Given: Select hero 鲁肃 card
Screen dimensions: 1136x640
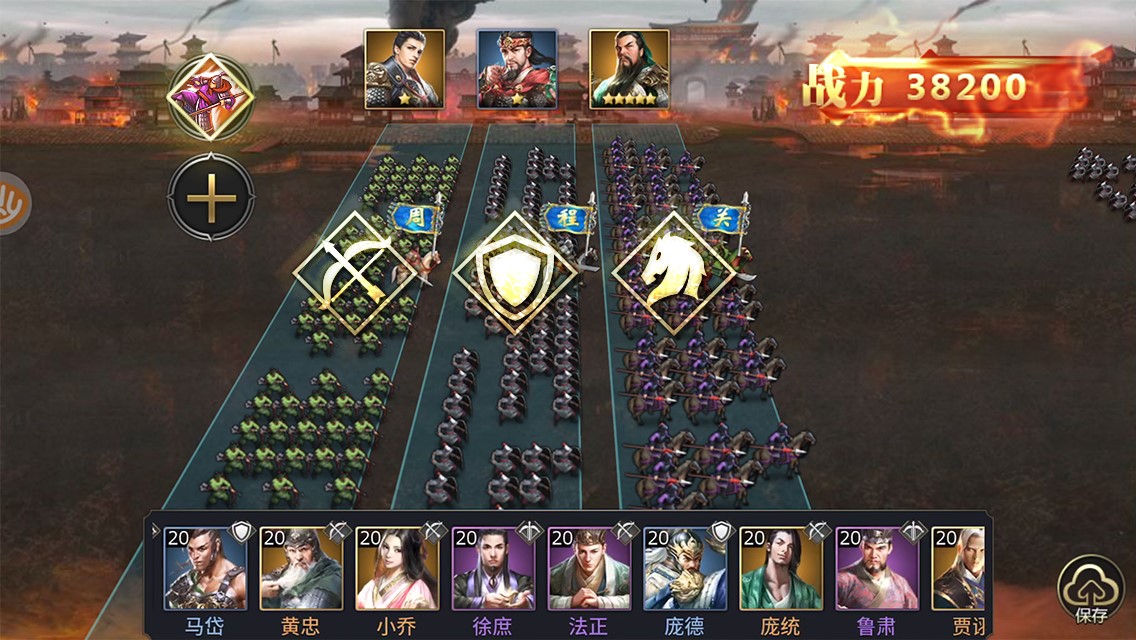Looking at the screenshot, I should [877, 569].
